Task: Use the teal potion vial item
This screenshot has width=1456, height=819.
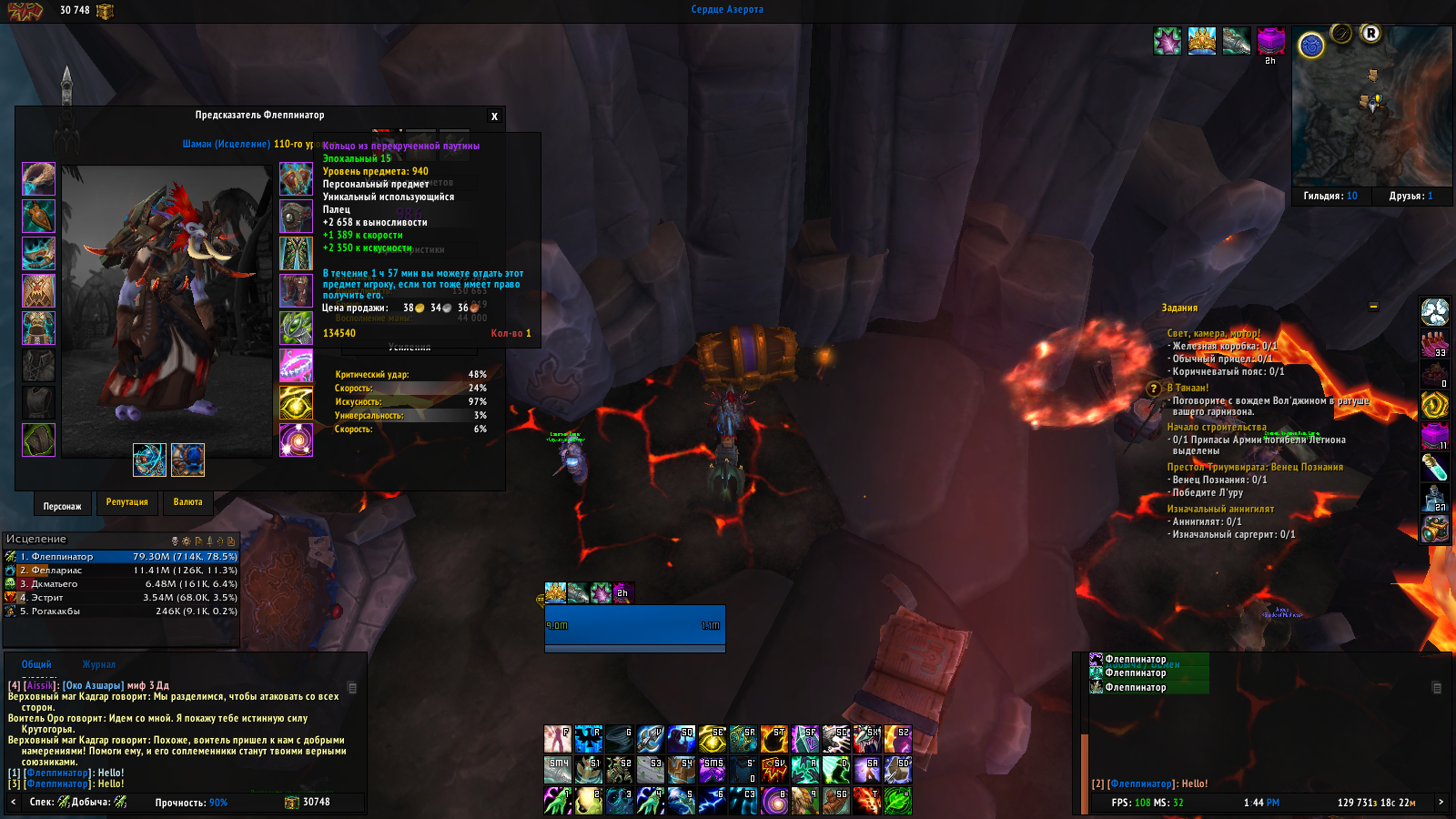Action: pyautogui.click(x=1435, y=467)
